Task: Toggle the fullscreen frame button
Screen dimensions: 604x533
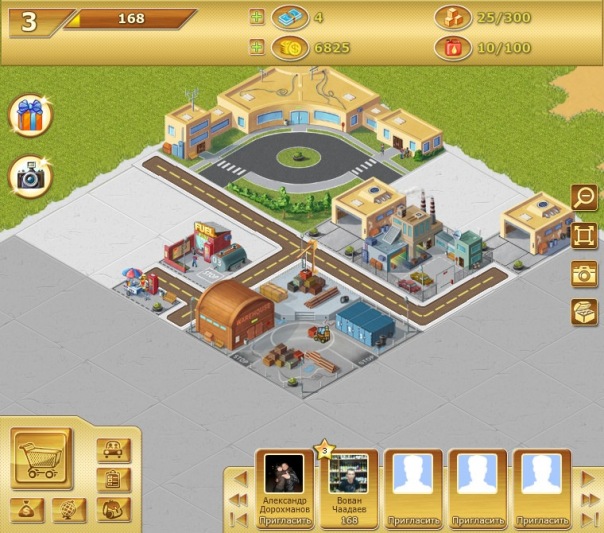Action: 583,236
